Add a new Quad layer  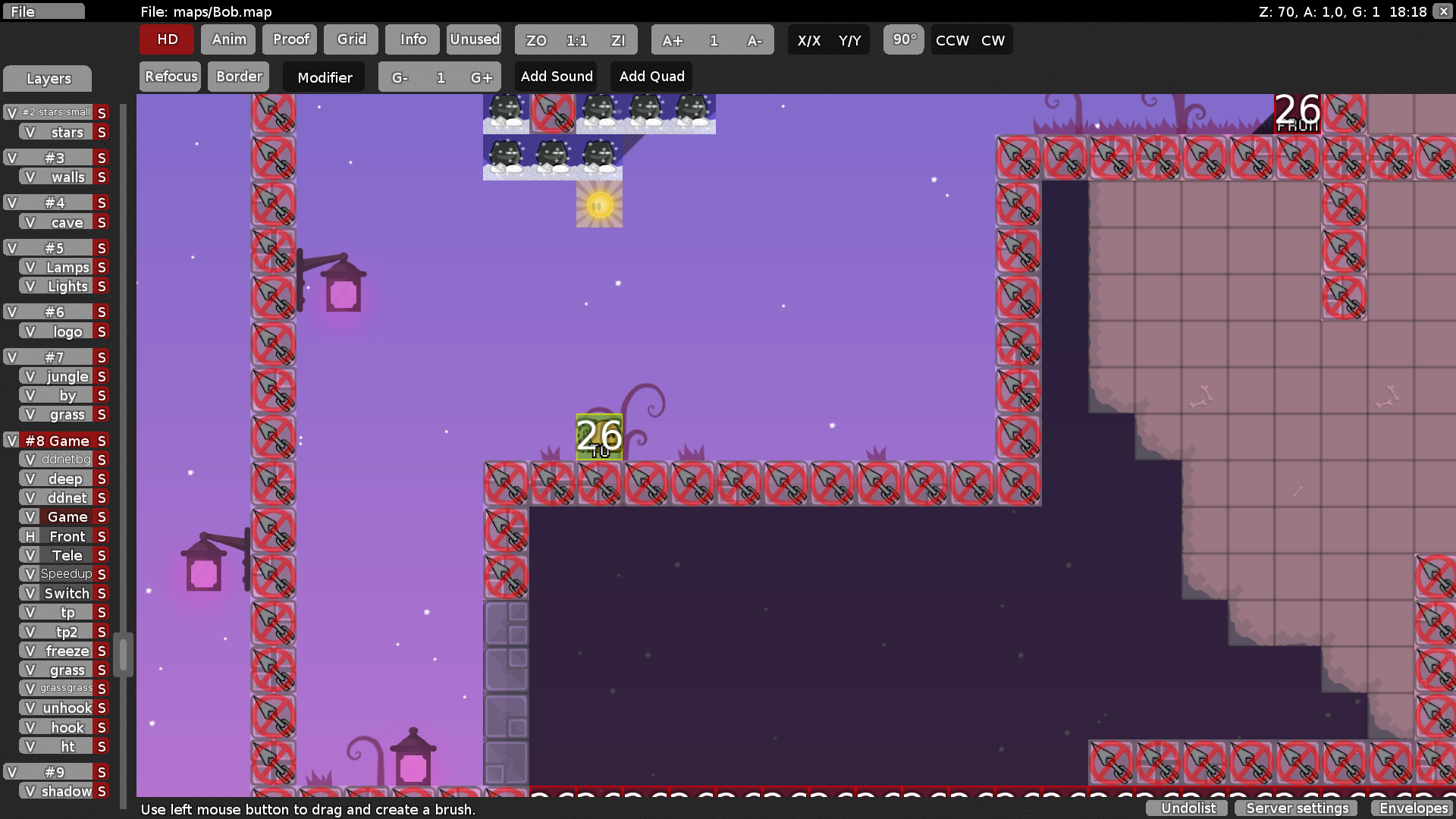point(651,76)
